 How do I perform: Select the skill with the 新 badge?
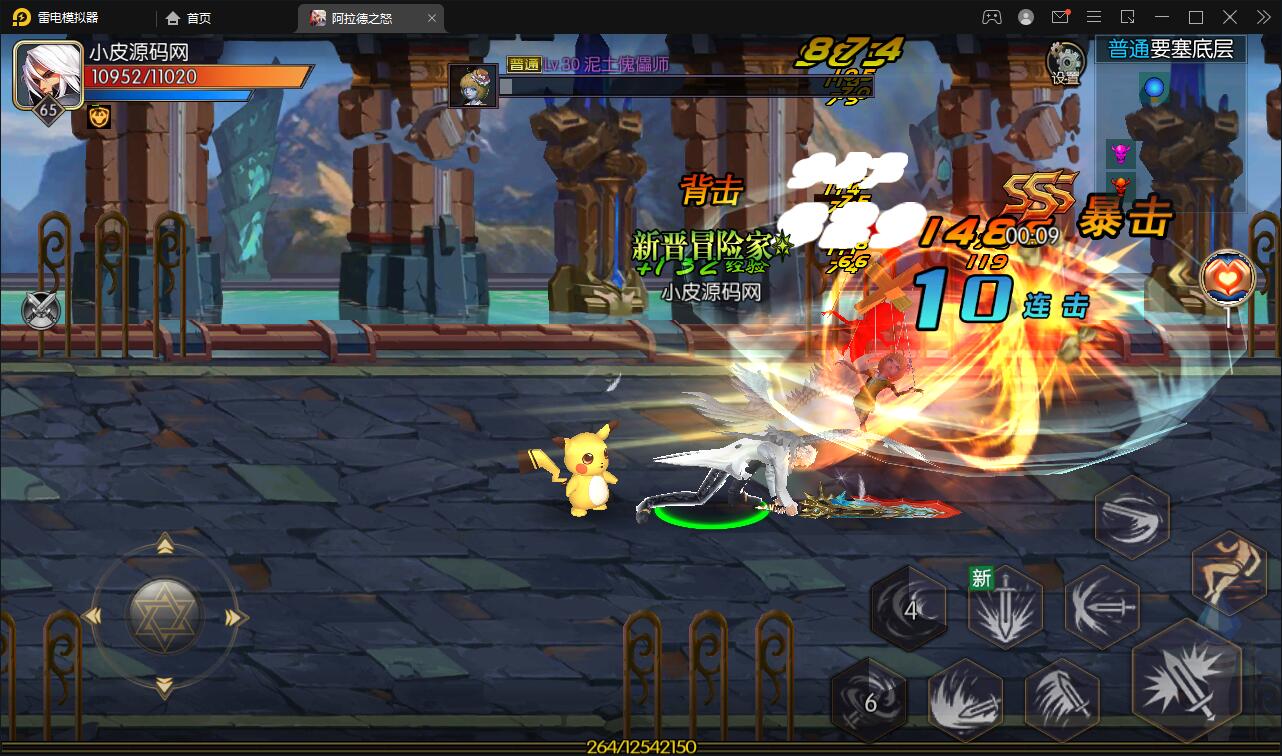coord(1004,604)
